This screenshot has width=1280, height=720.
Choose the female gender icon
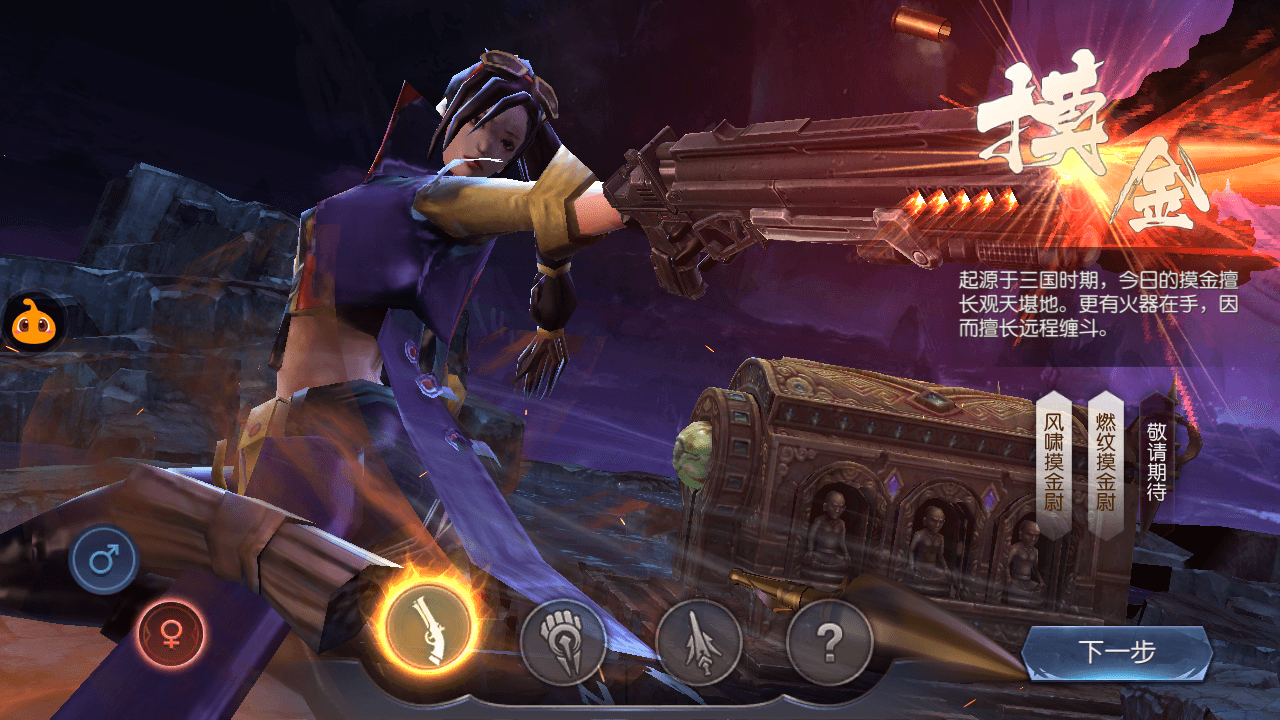click(x=171, y=633)
